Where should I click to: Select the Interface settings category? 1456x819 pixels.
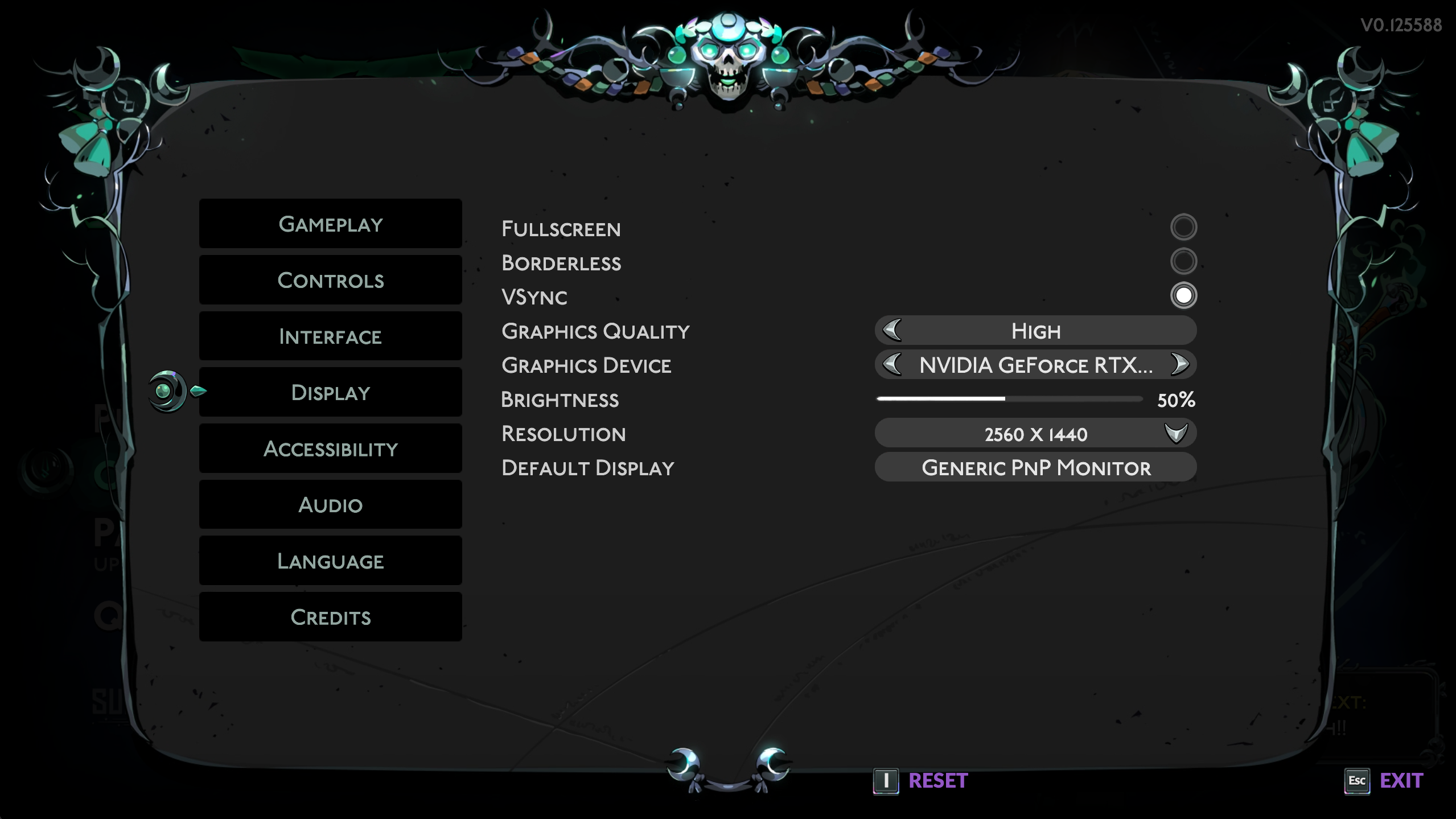(x=330, y=336)
